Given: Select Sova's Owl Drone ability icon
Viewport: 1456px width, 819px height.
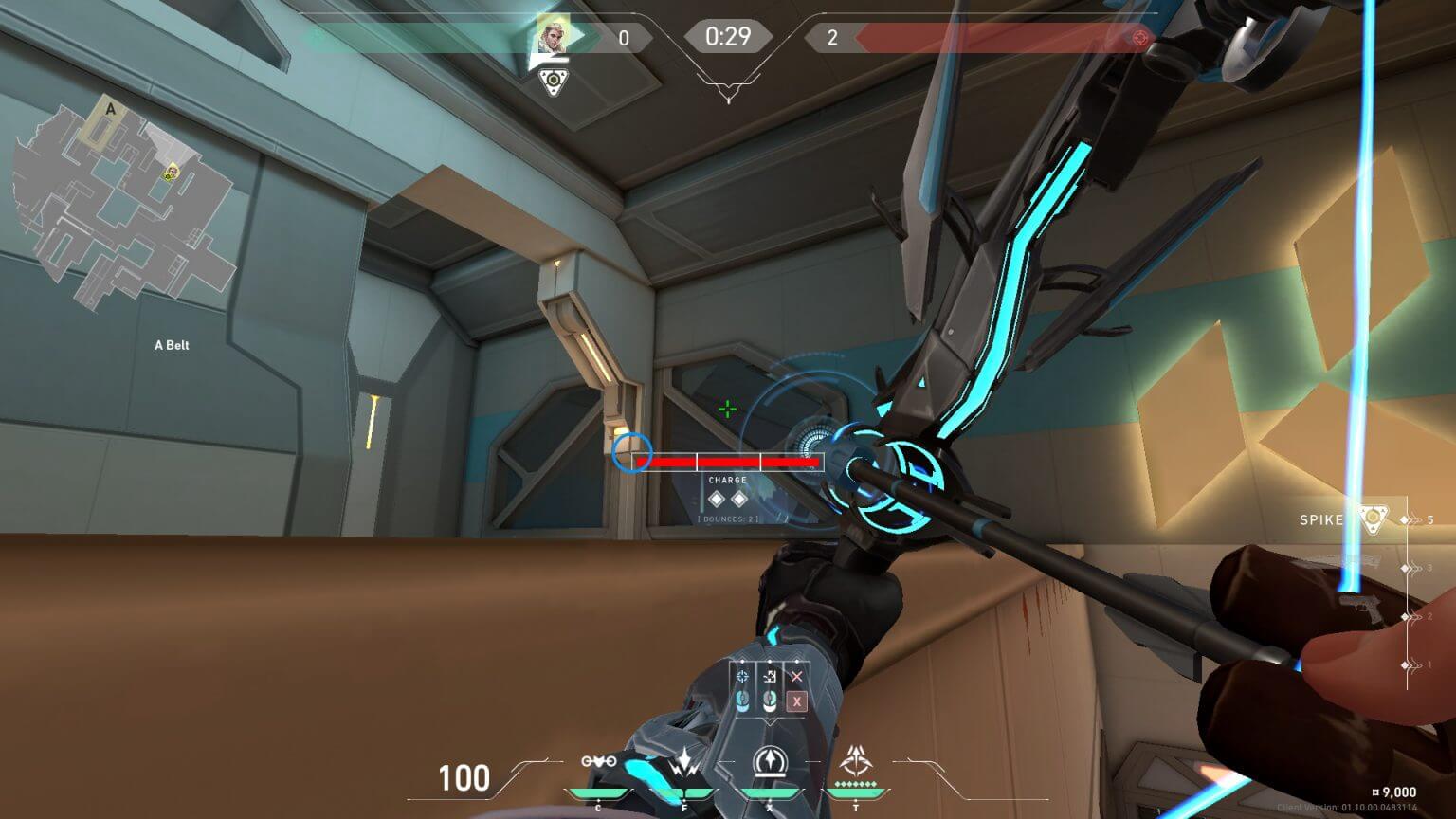Looking at the screenshot, I should pos(597,761).
